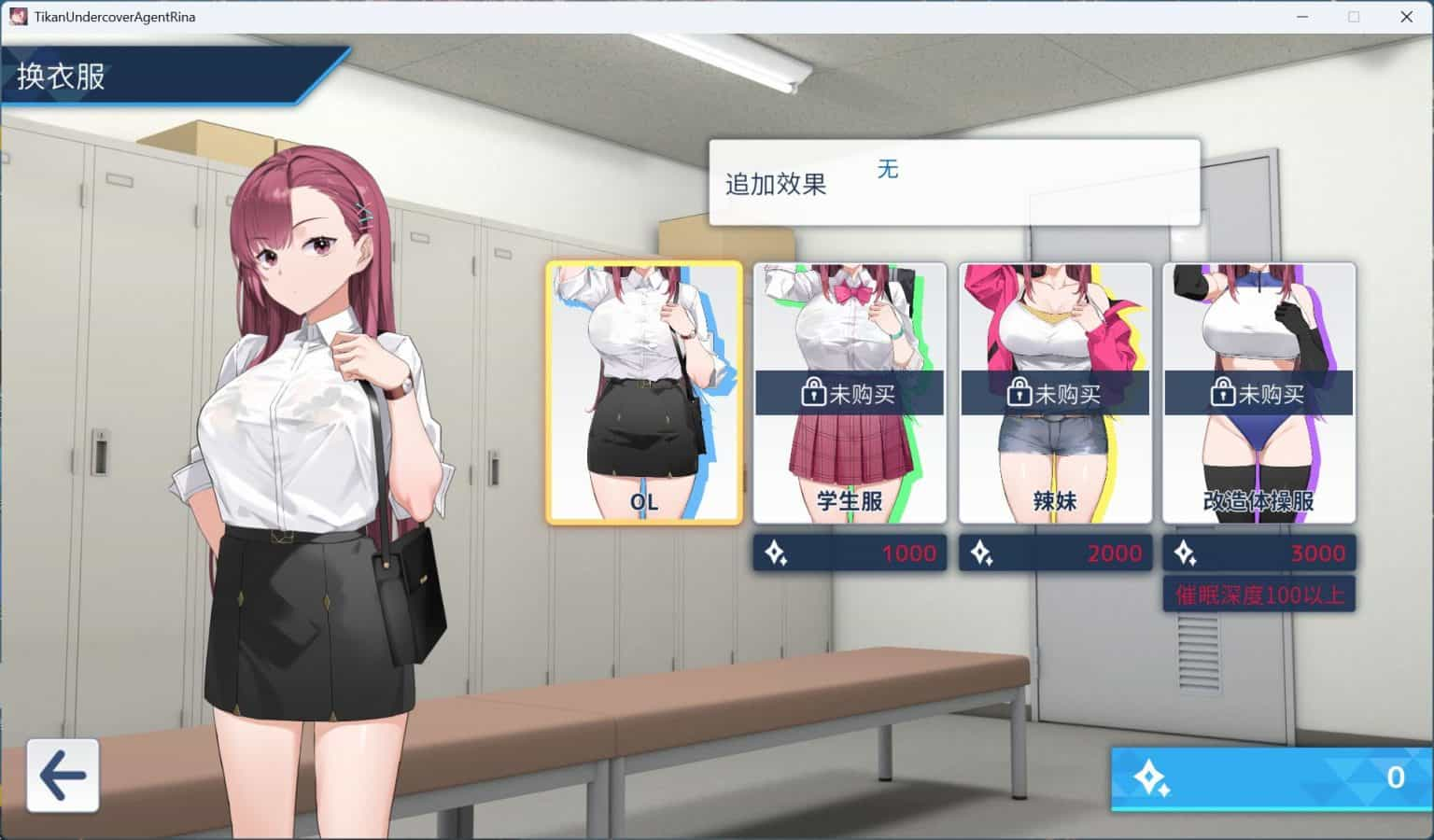Select the OL outfit card
This screenshot has width=1434, height=840.
(644, 392)
